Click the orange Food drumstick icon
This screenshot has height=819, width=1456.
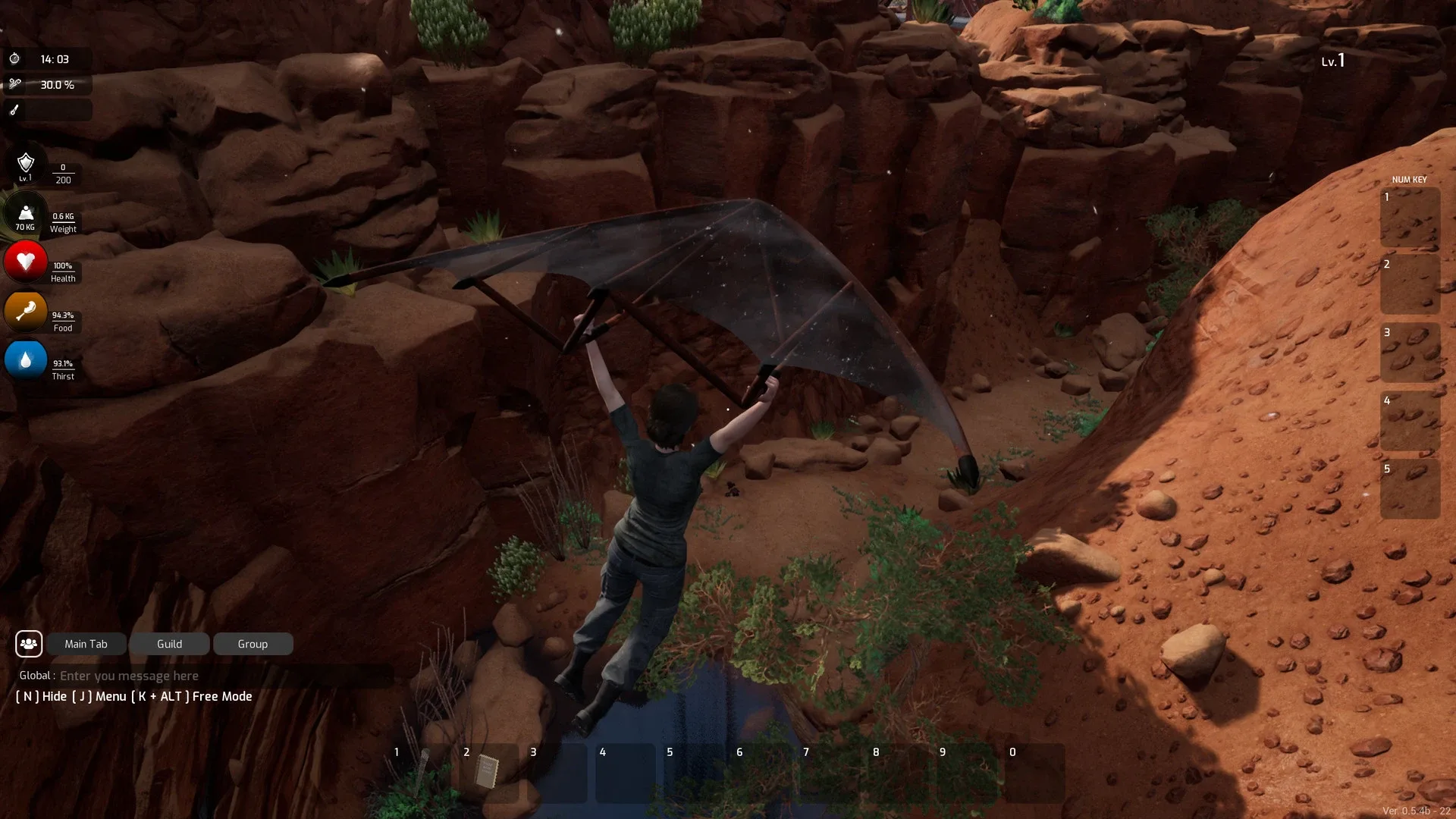tap(25, 312)
